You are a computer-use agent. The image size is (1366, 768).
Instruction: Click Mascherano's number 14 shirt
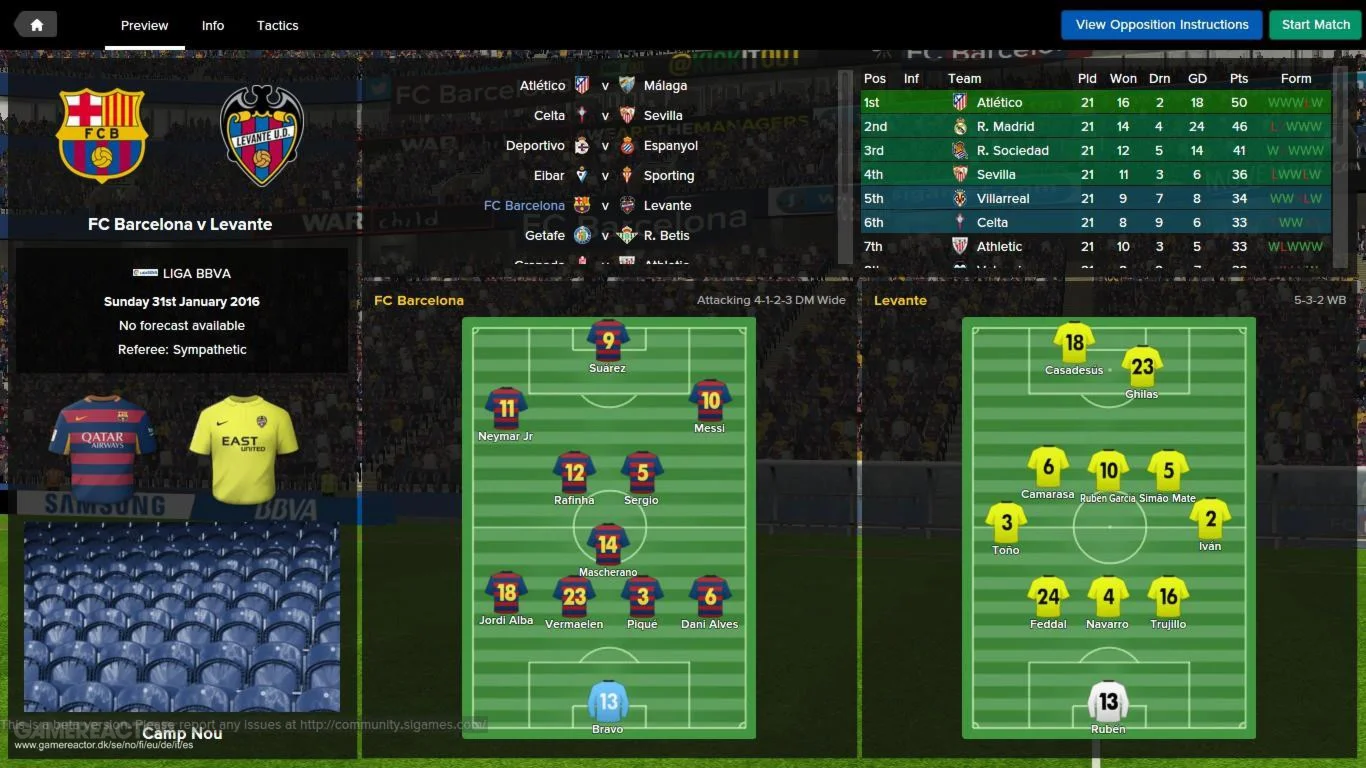(x=608, y=544)
